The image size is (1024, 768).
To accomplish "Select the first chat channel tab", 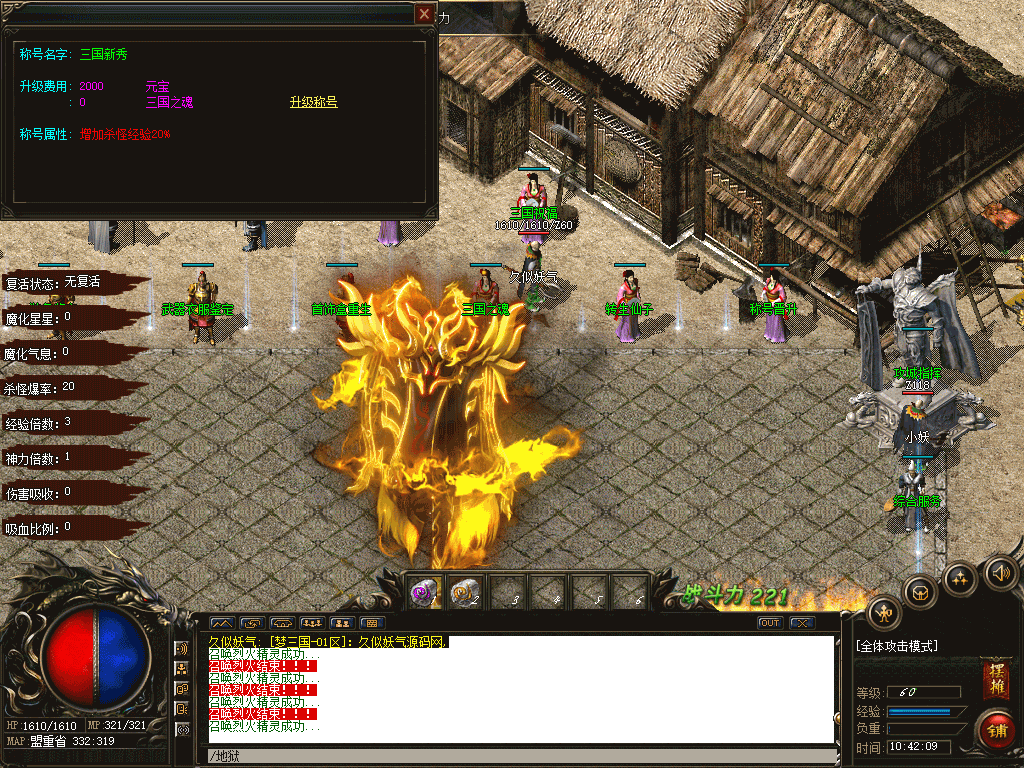I will (x=221, y=623).
